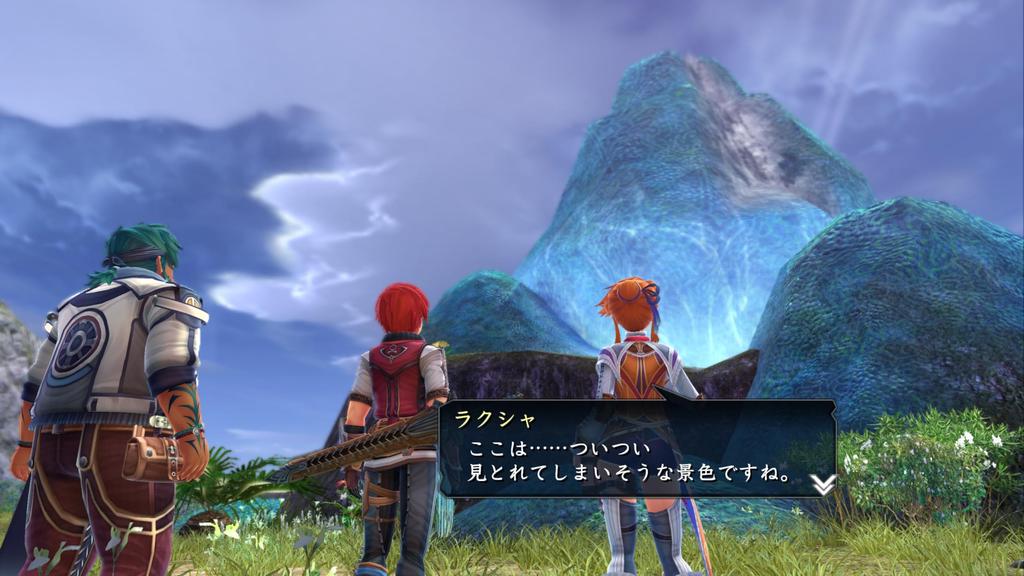Image resolution: width=1024 pixels, height=576 pixels.
Task: Advance dialogue with the down-arrow indicator
Action: (x=822, y=484)
